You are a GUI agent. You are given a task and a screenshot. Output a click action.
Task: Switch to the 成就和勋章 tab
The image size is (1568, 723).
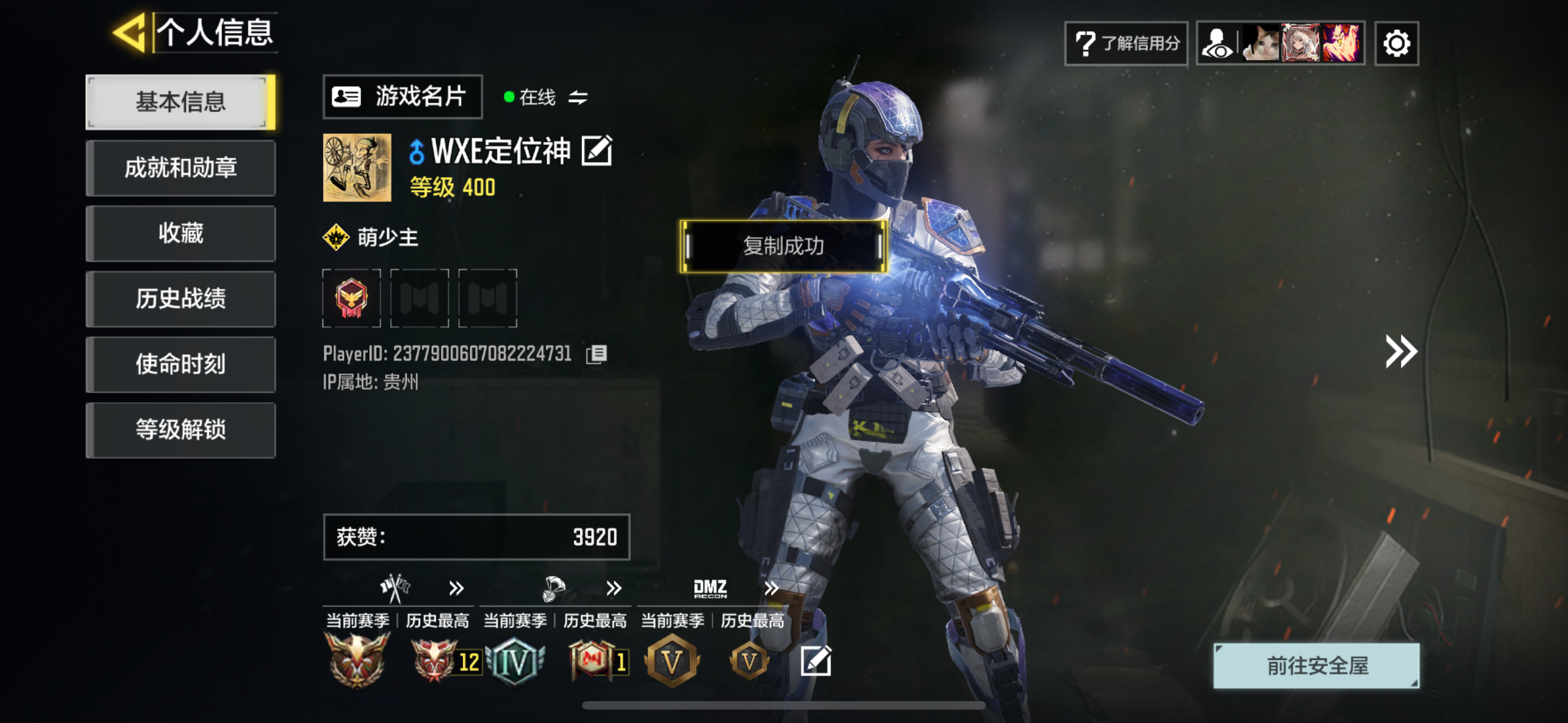point(180,168)
